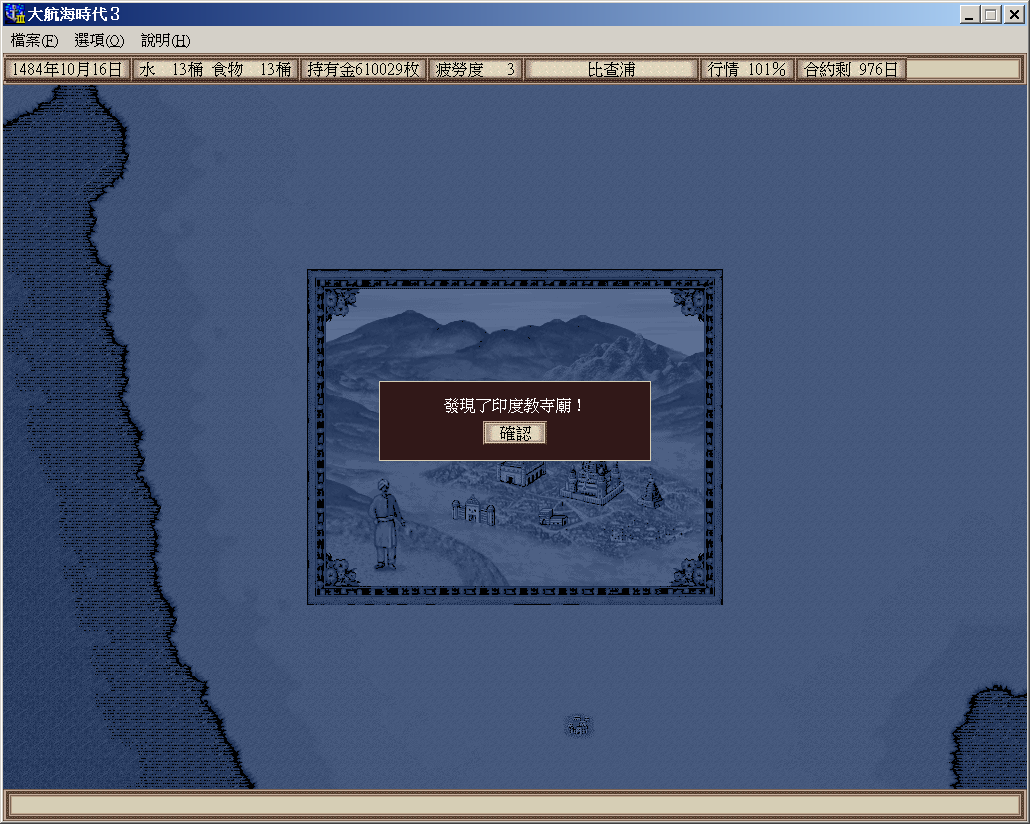Close the game window

pos(1013,14)
